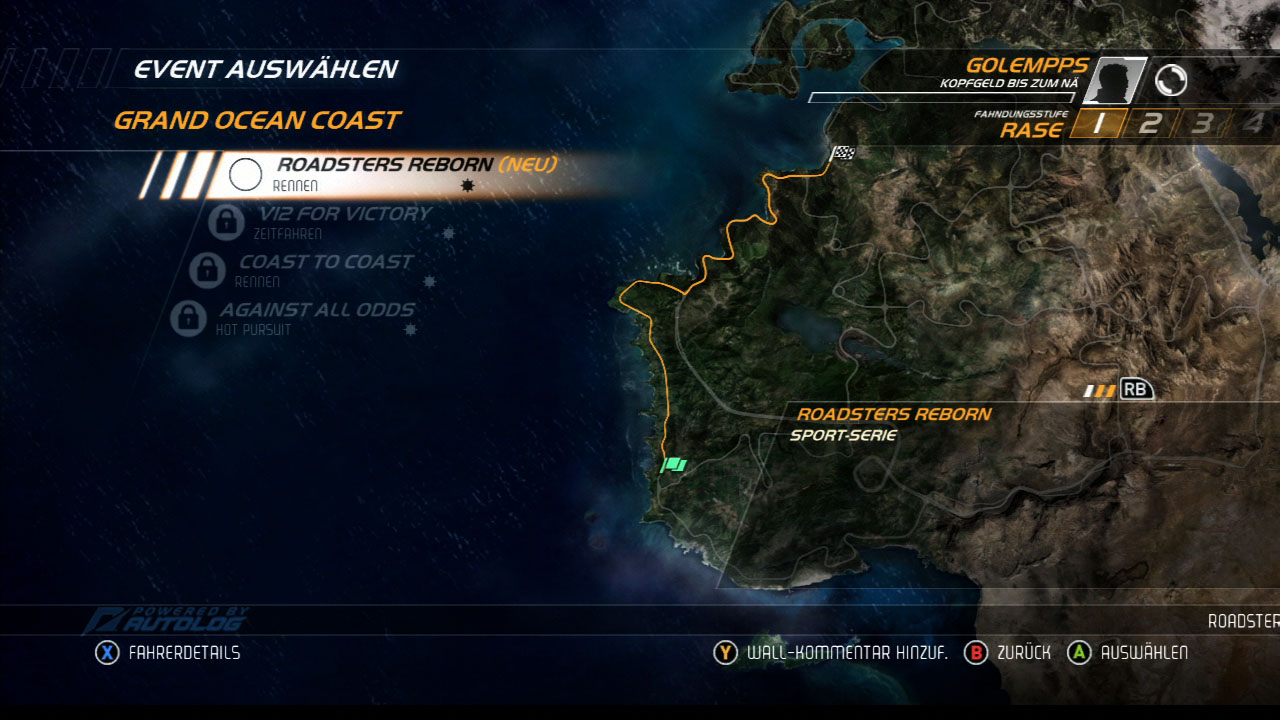This screenshot has width=1280, height=720.
Task: Click the sun icon beside Roadsters Reborn
Action: coord(466,185)
